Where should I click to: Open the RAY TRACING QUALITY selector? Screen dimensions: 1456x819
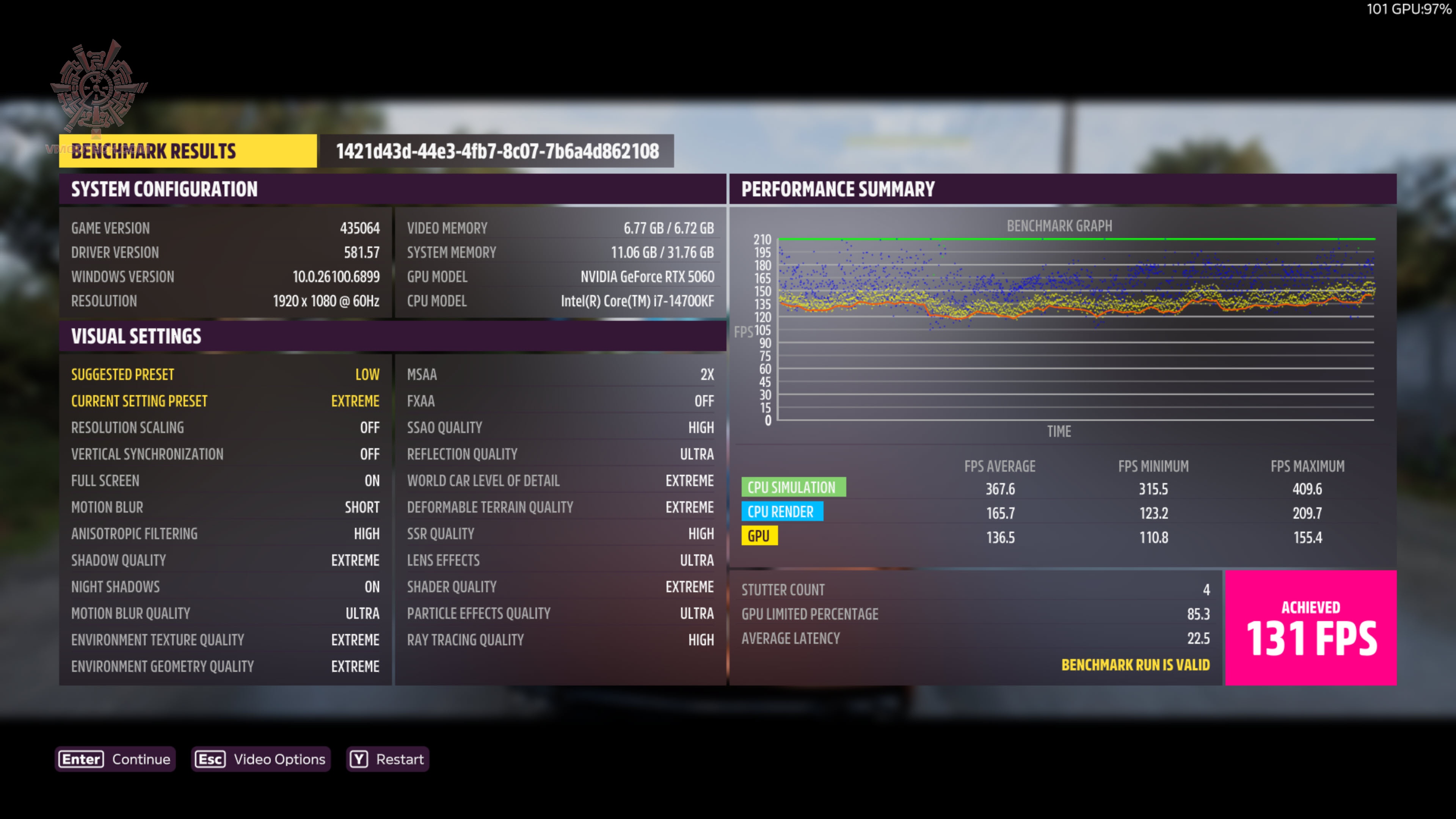(560, 639)
